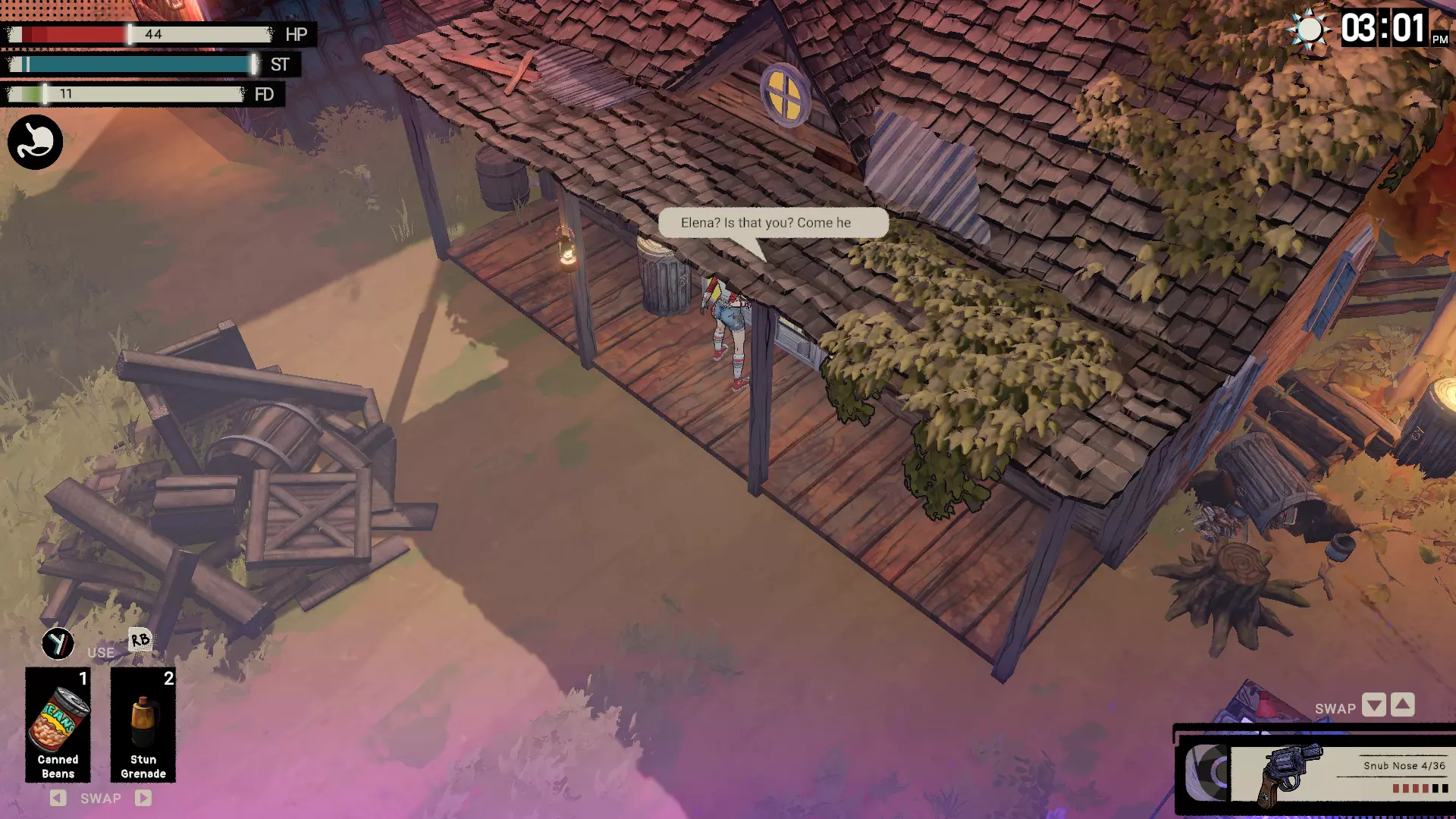Click the right item swap arrow
This screenshot has height=819, width=1456.
[x=143, y=798]
